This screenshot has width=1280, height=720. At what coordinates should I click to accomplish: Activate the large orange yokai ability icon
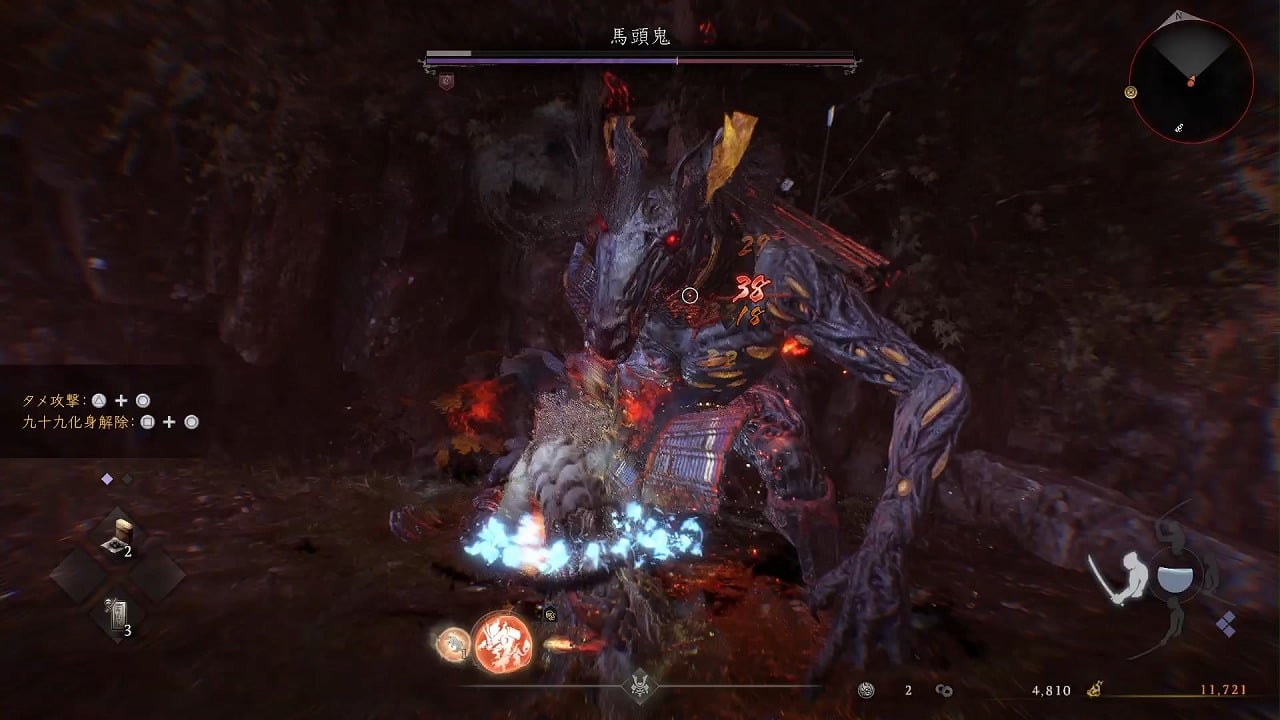[x=502, y=642]
